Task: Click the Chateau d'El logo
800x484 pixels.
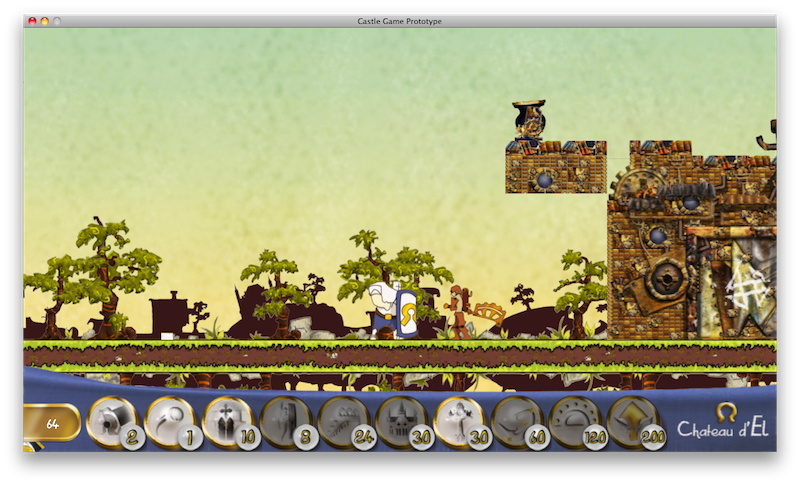Action: [x=723, y=423]
